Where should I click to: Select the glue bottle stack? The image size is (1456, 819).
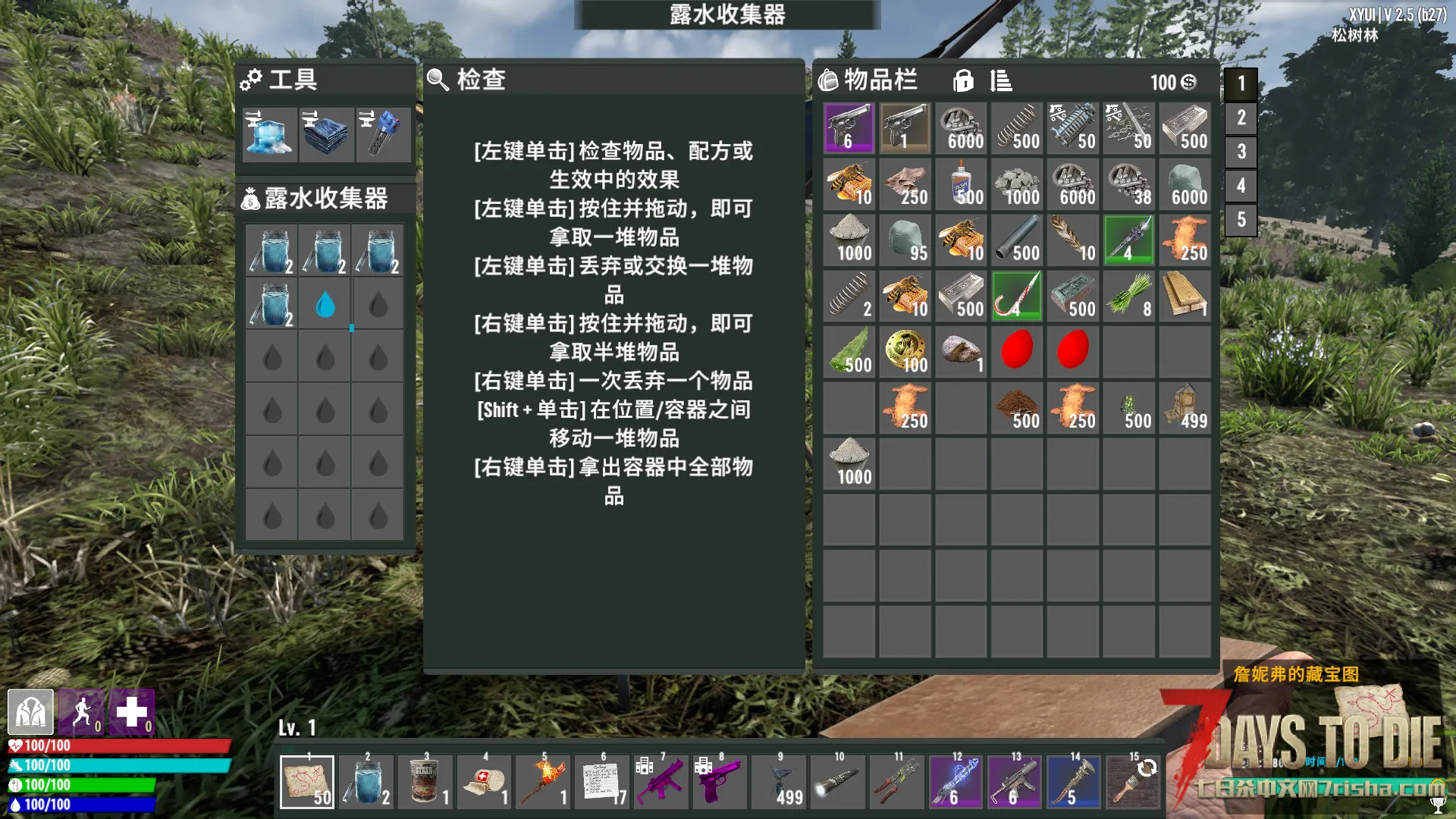pos(961,184)
